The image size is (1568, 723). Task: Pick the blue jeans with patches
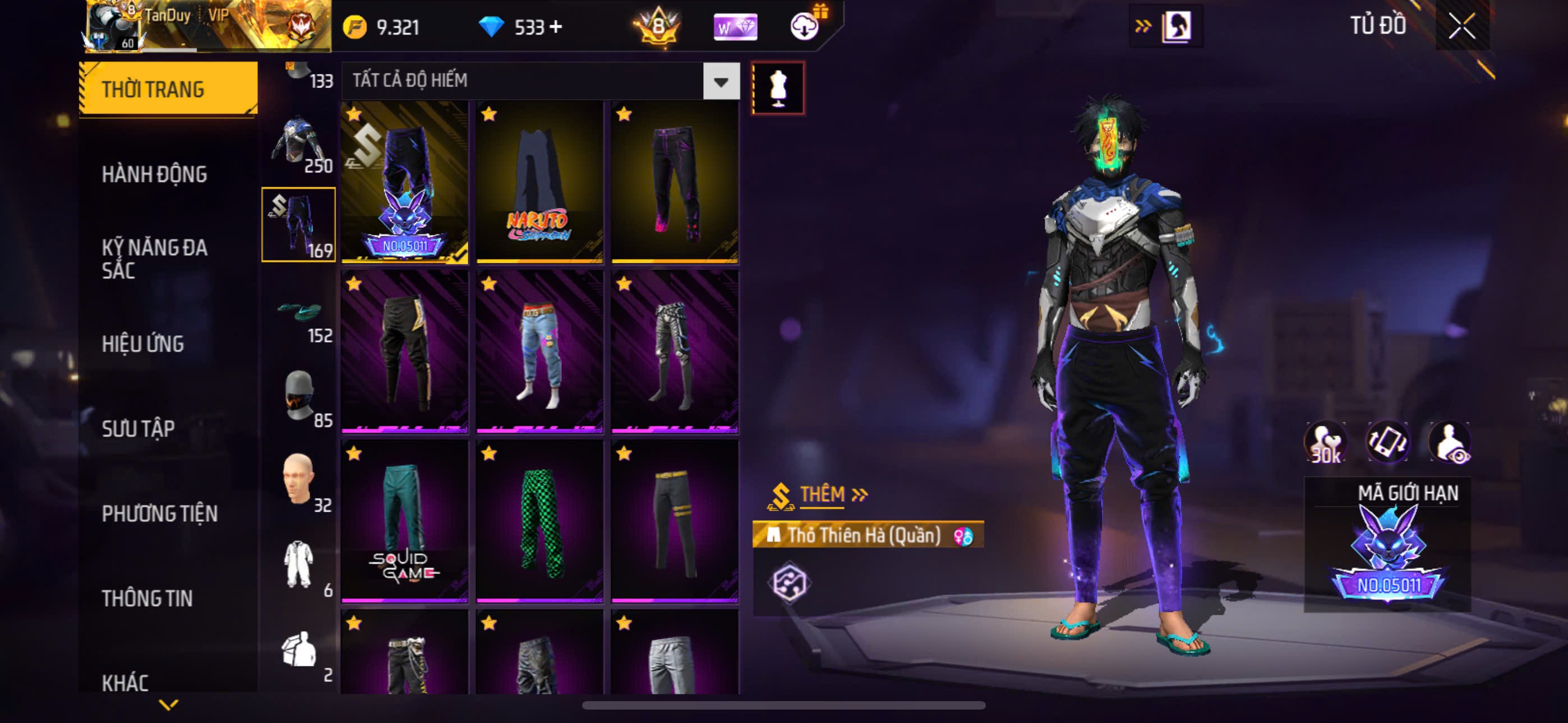pyautogui.click(x=539, y=352)
